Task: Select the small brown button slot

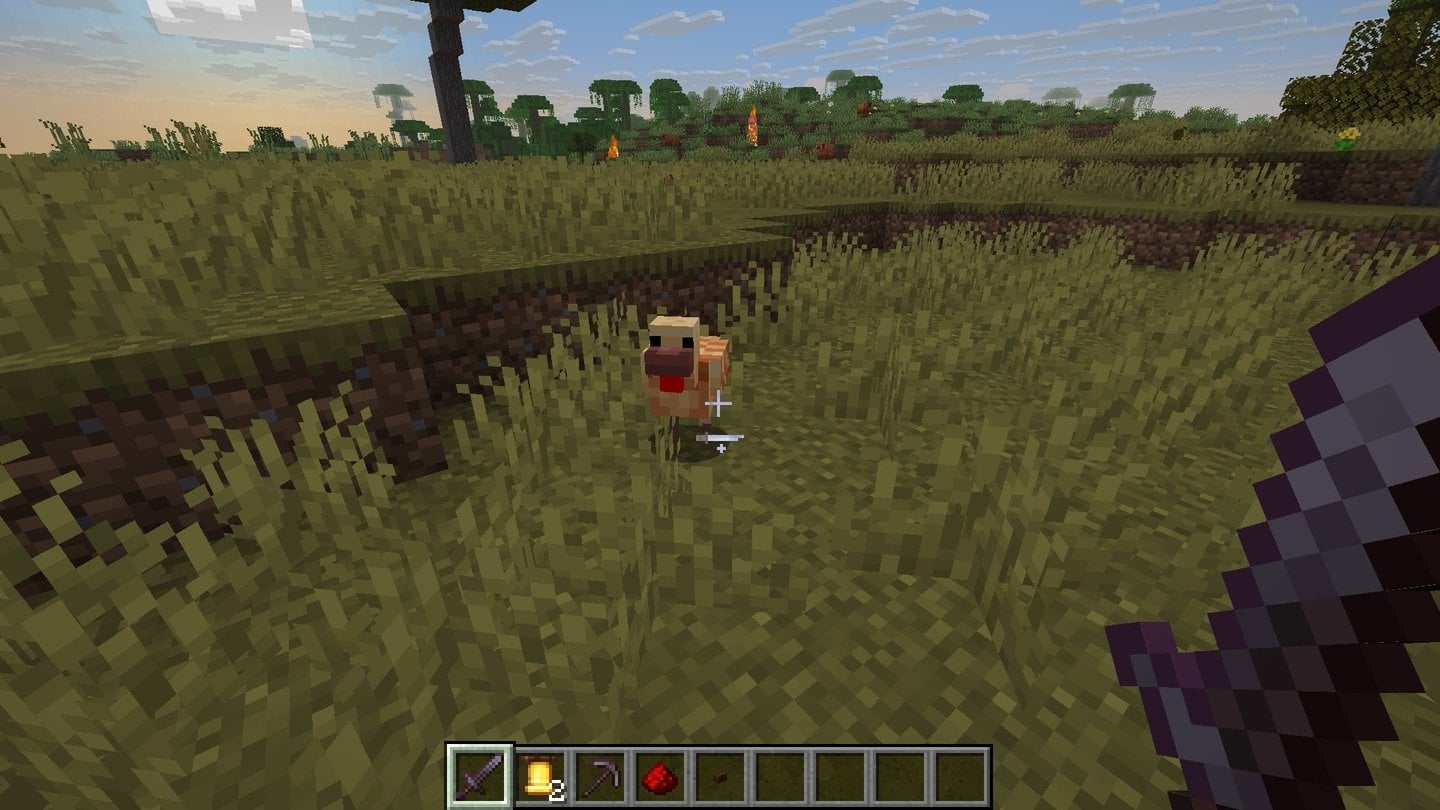Action: 720,775
